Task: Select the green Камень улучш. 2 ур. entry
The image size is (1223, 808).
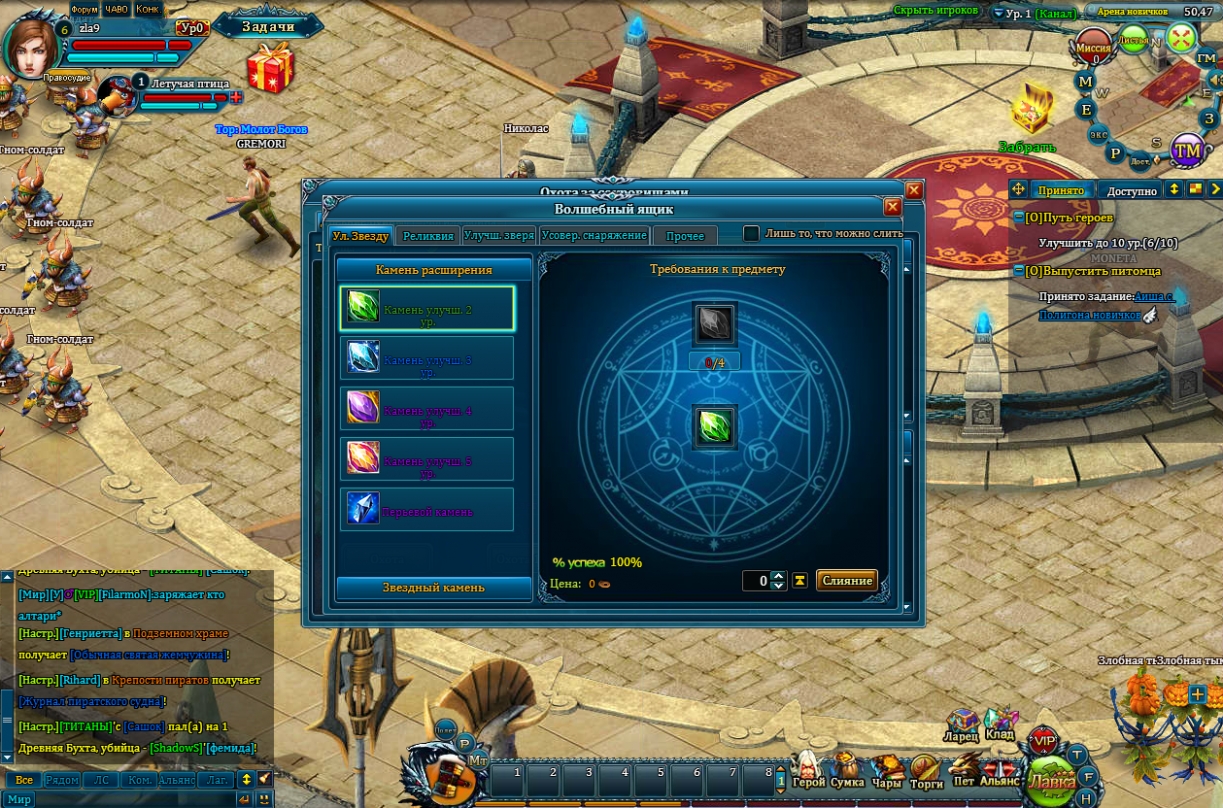Action: click(427, 309)
